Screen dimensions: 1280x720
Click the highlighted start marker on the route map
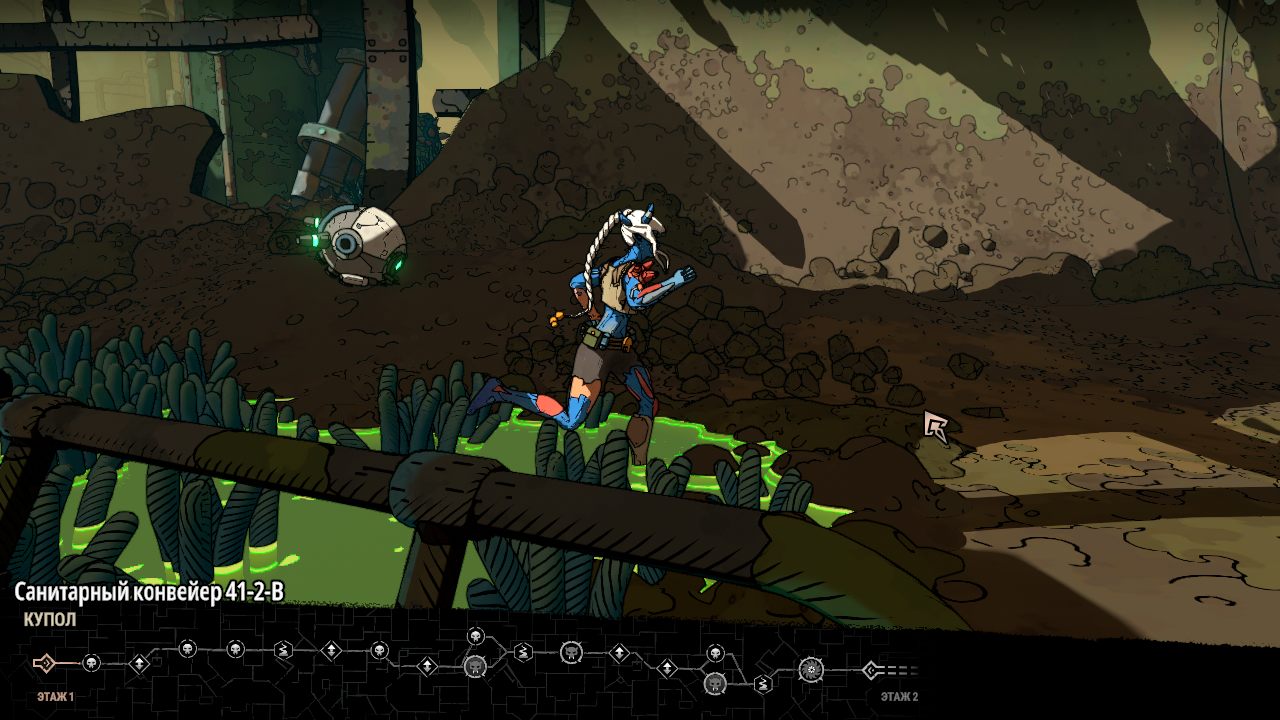(x=43, y=663)
